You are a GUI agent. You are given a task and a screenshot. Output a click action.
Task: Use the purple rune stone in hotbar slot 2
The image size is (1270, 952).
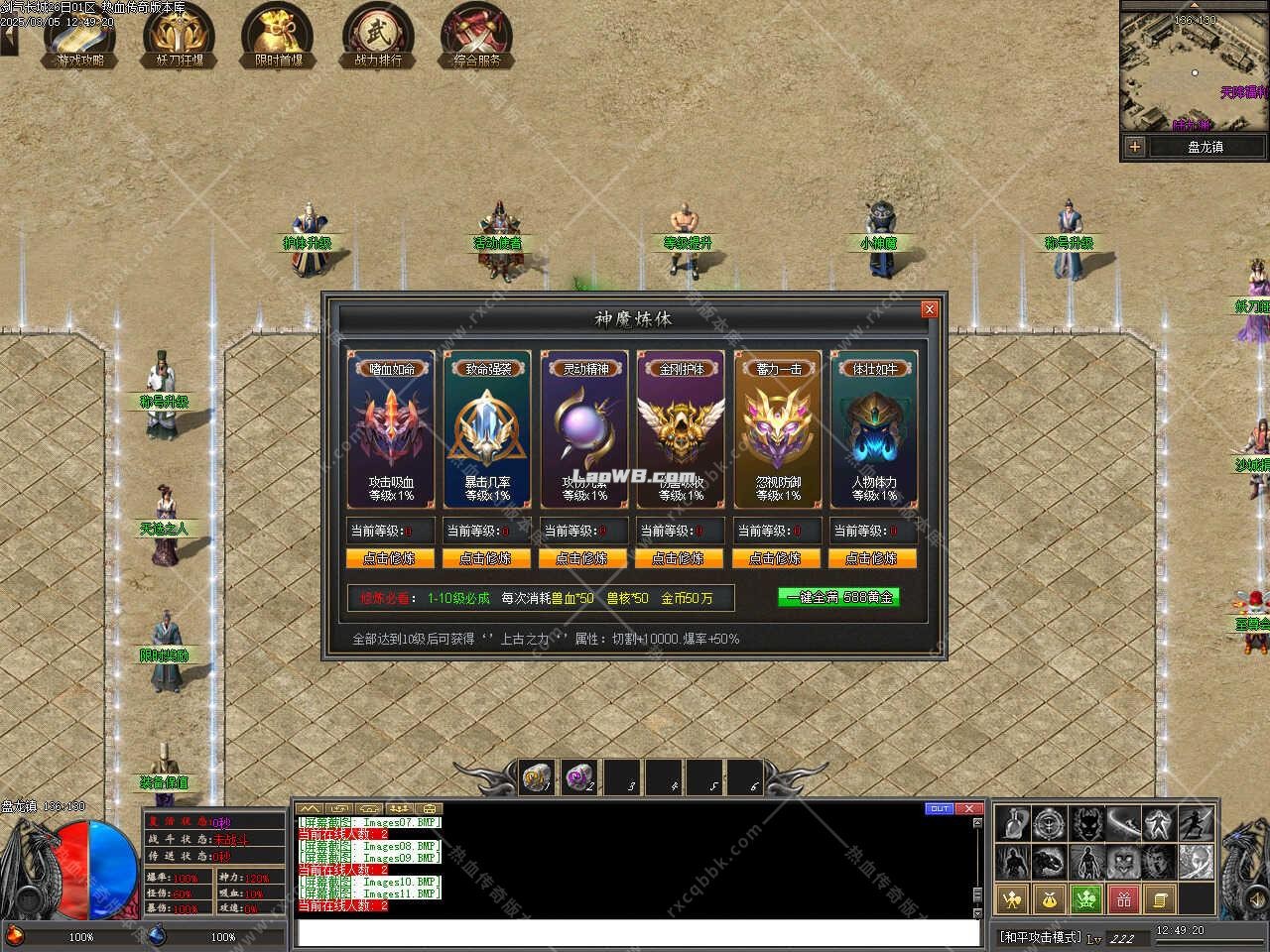(577, 777)
